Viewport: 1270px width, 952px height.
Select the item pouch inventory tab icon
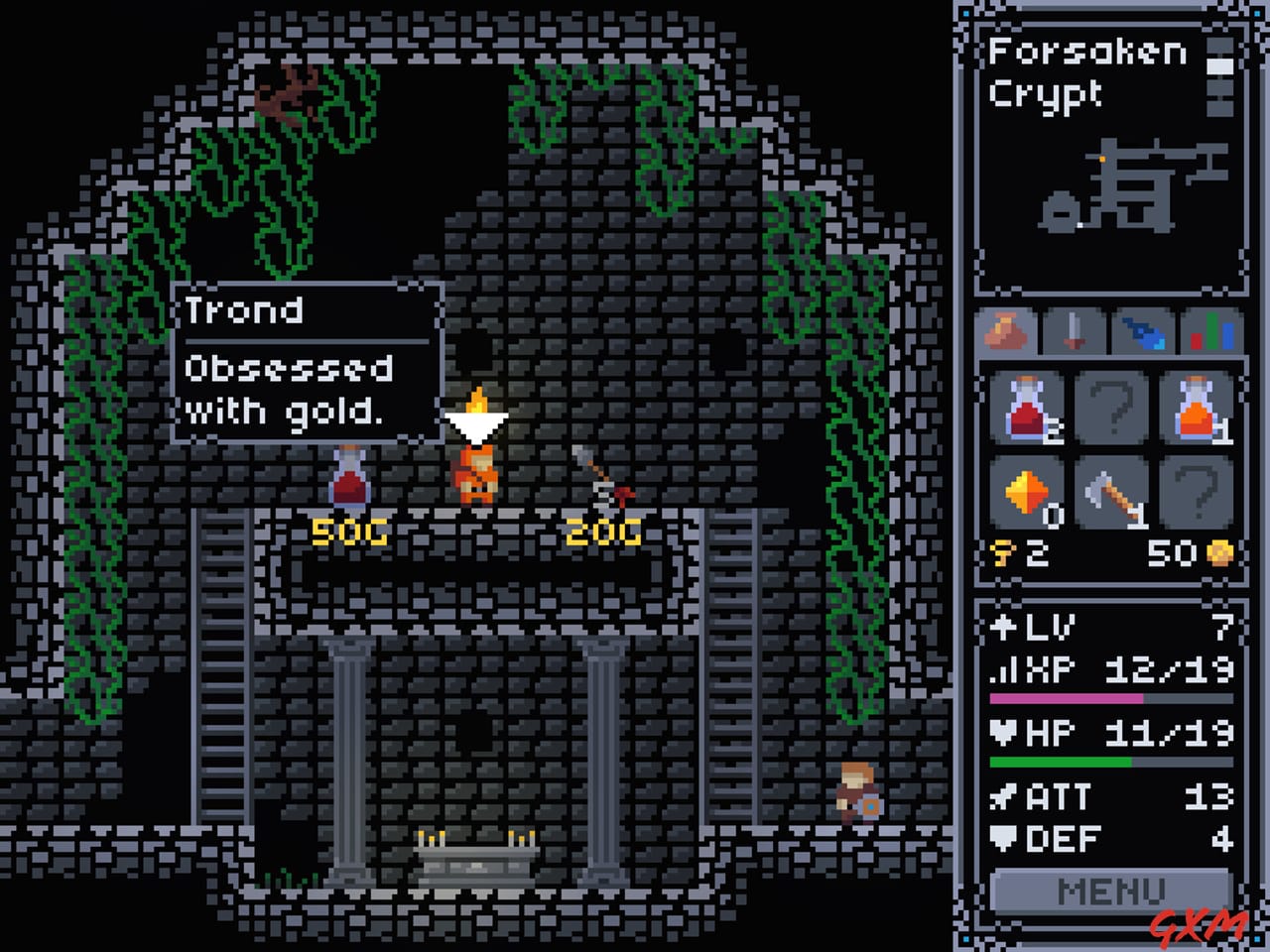click(1004, 332)
